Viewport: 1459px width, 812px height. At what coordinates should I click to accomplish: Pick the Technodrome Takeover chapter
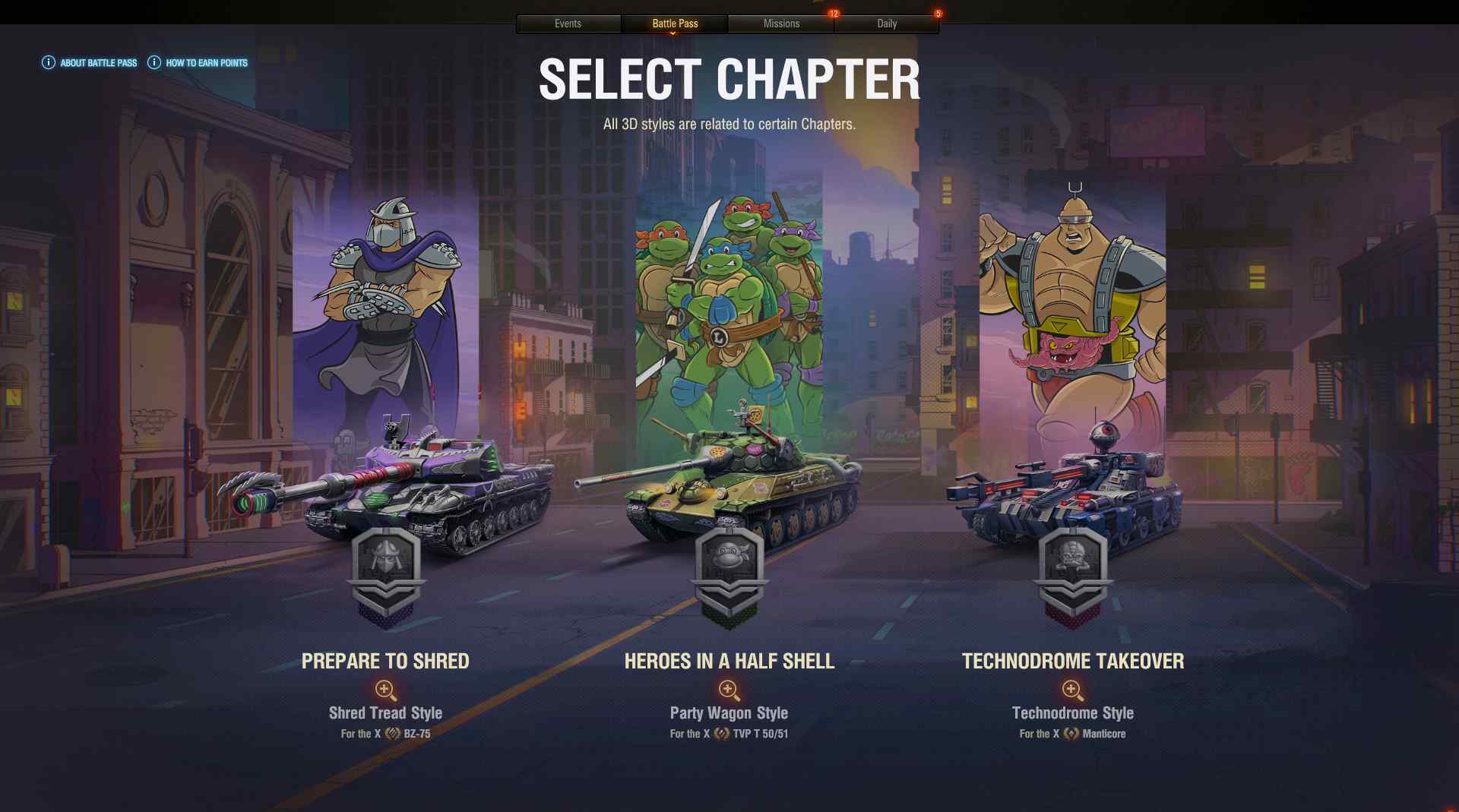click(x=1072, y=661)
